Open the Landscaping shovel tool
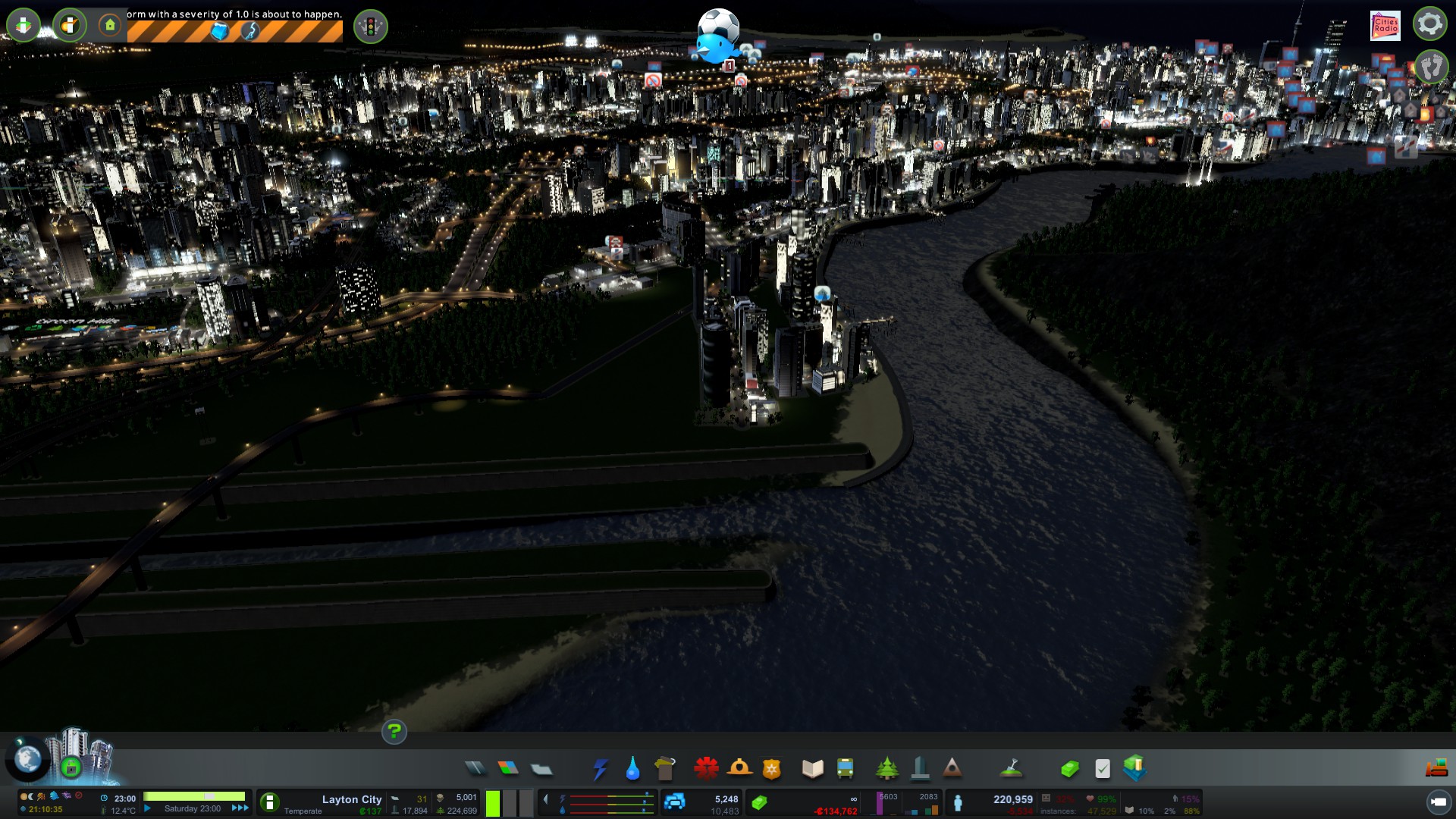The width and height of the screenshot is (1456, 819). (x=1012, y=769)
